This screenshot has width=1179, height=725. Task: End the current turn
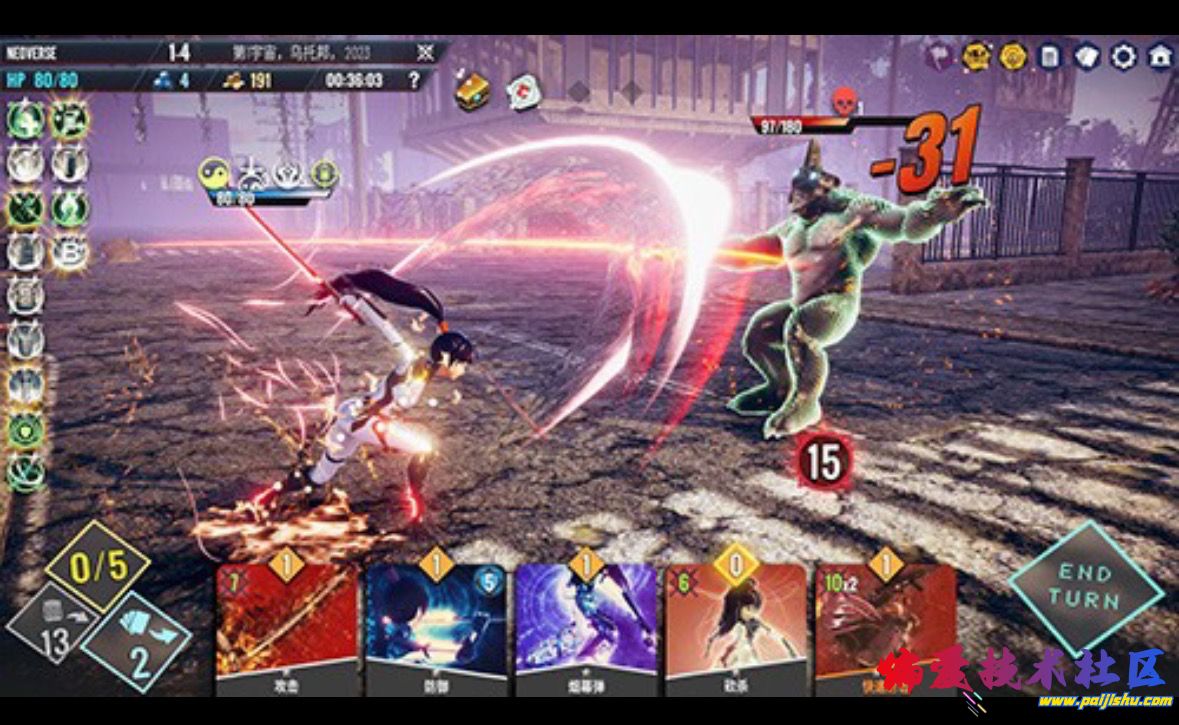(1085, 588)
